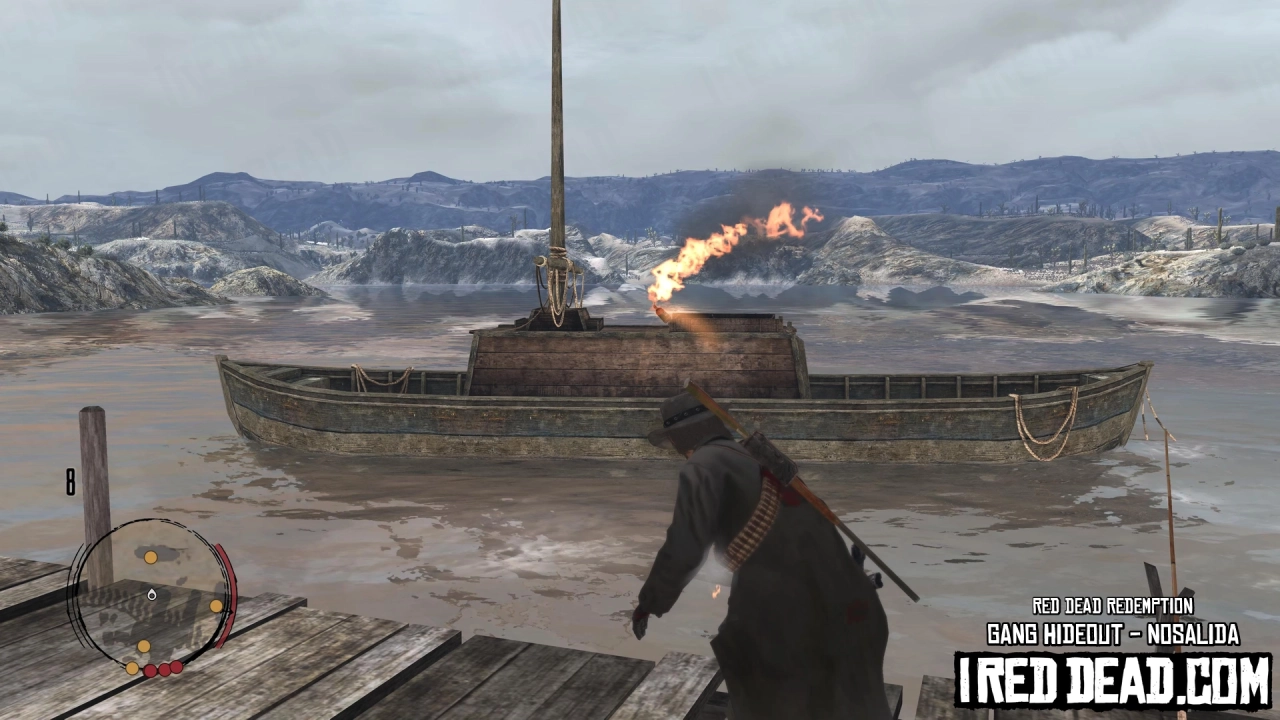Click the rightmost red enemy blip

click(177, 669)
